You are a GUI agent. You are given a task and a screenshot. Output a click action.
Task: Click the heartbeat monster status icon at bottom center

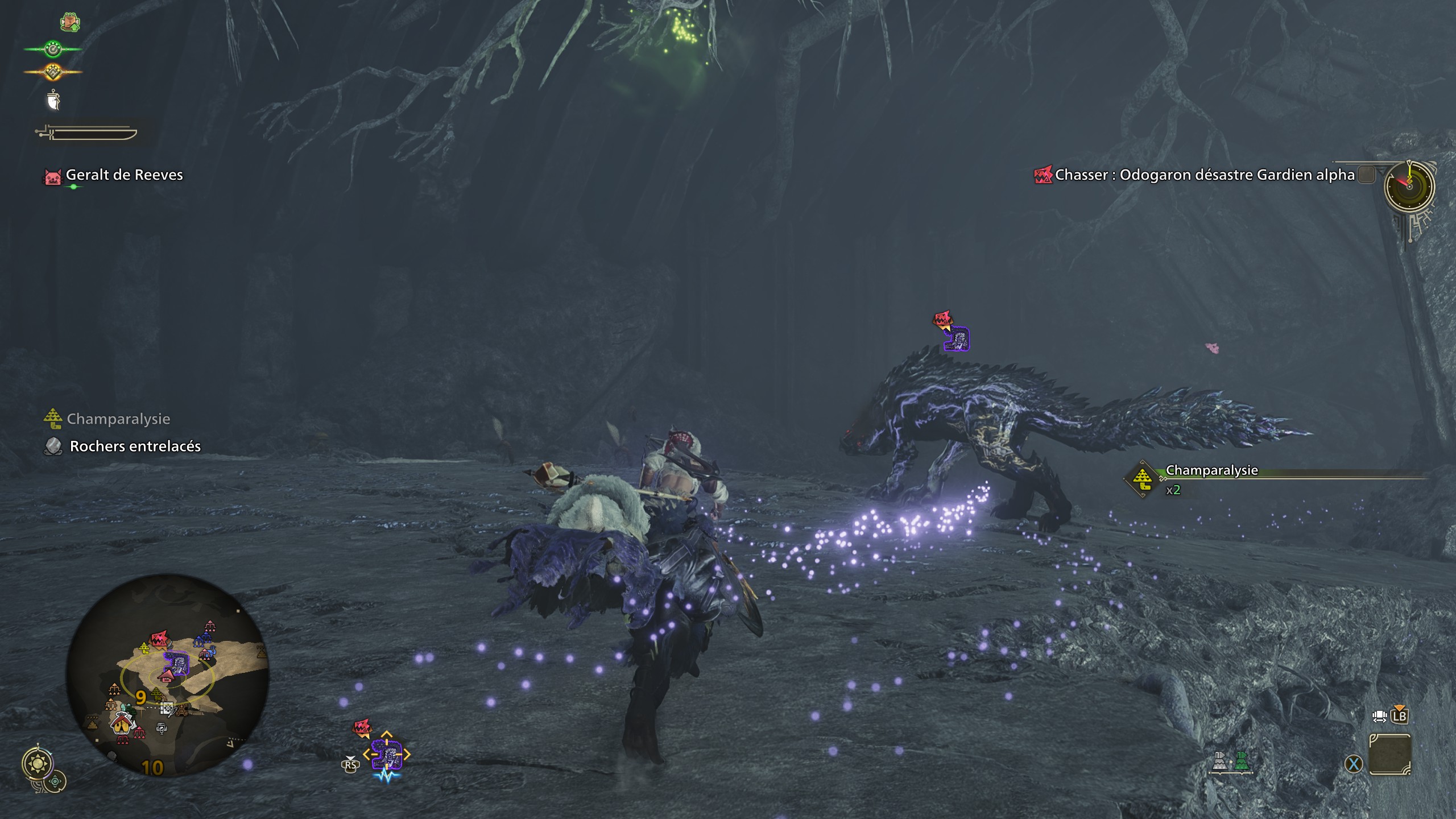[x=386, y=777]
